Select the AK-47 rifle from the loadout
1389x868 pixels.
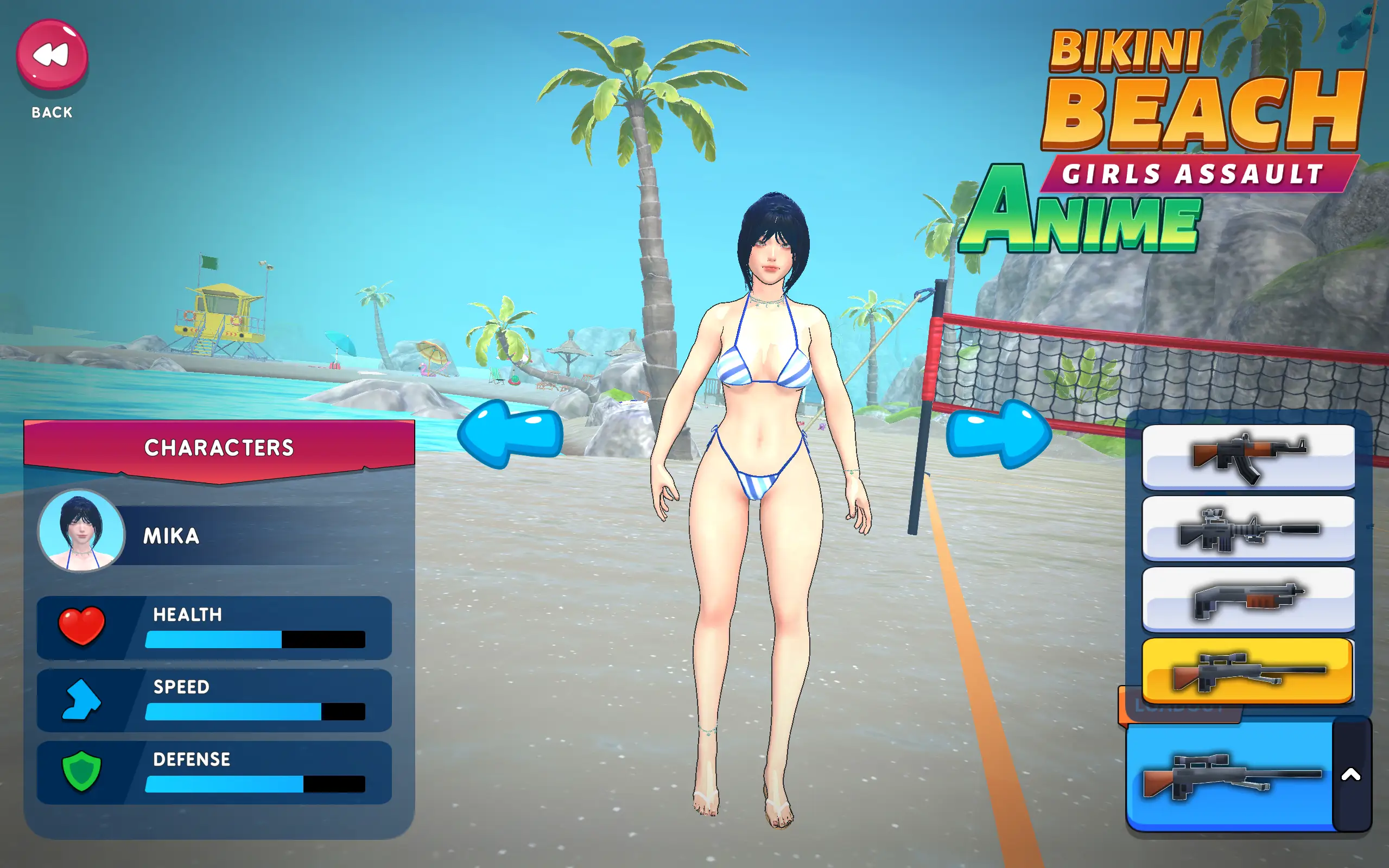click(x=1248, y=457)
